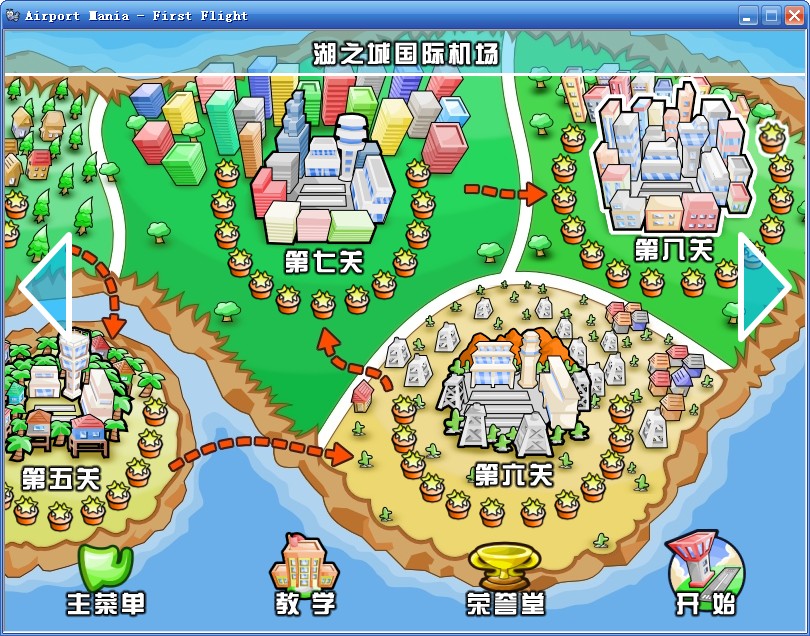The width and height of the screenshot is (810, 636).
Task: Minimize the game window
Action: pyautogui.click(x=748, y=15)
